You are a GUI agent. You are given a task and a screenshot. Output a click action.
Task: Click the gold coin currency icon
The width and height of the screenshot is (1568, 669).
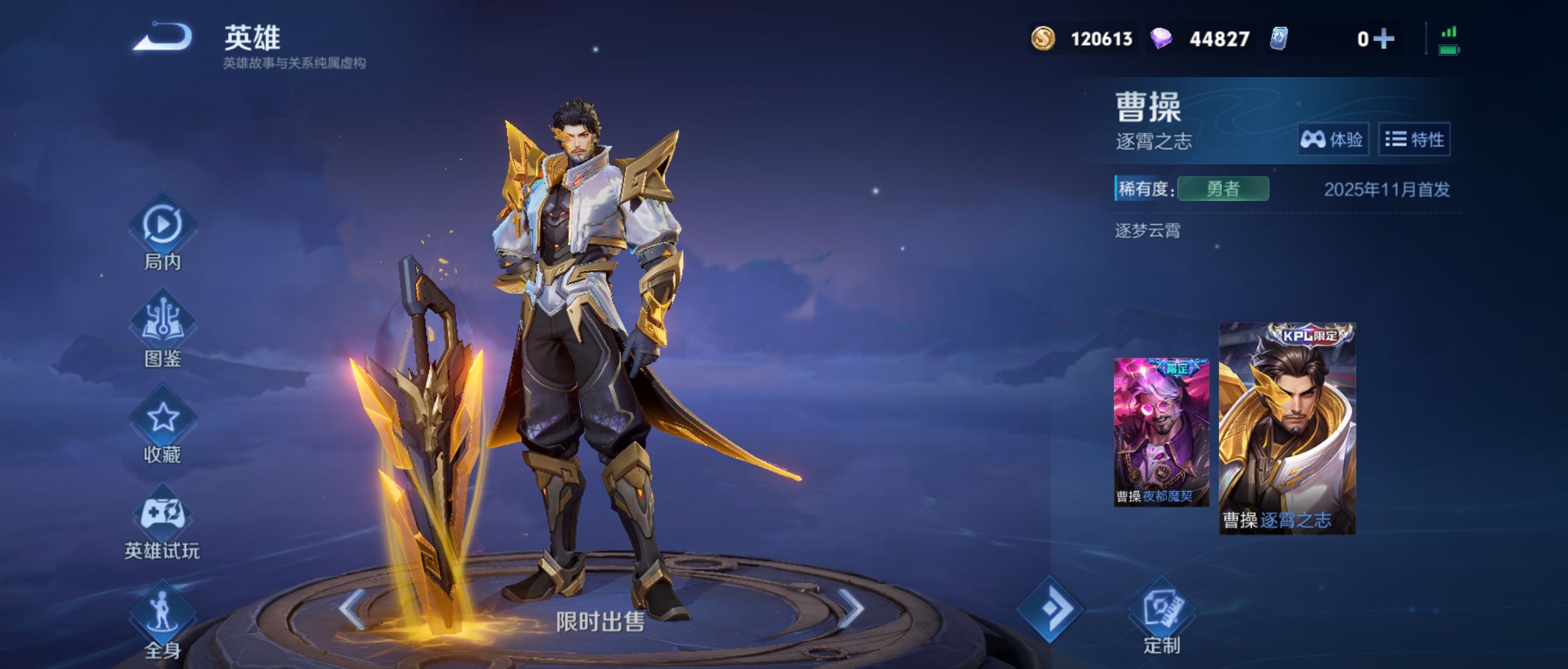click(x=1043, y=39)
